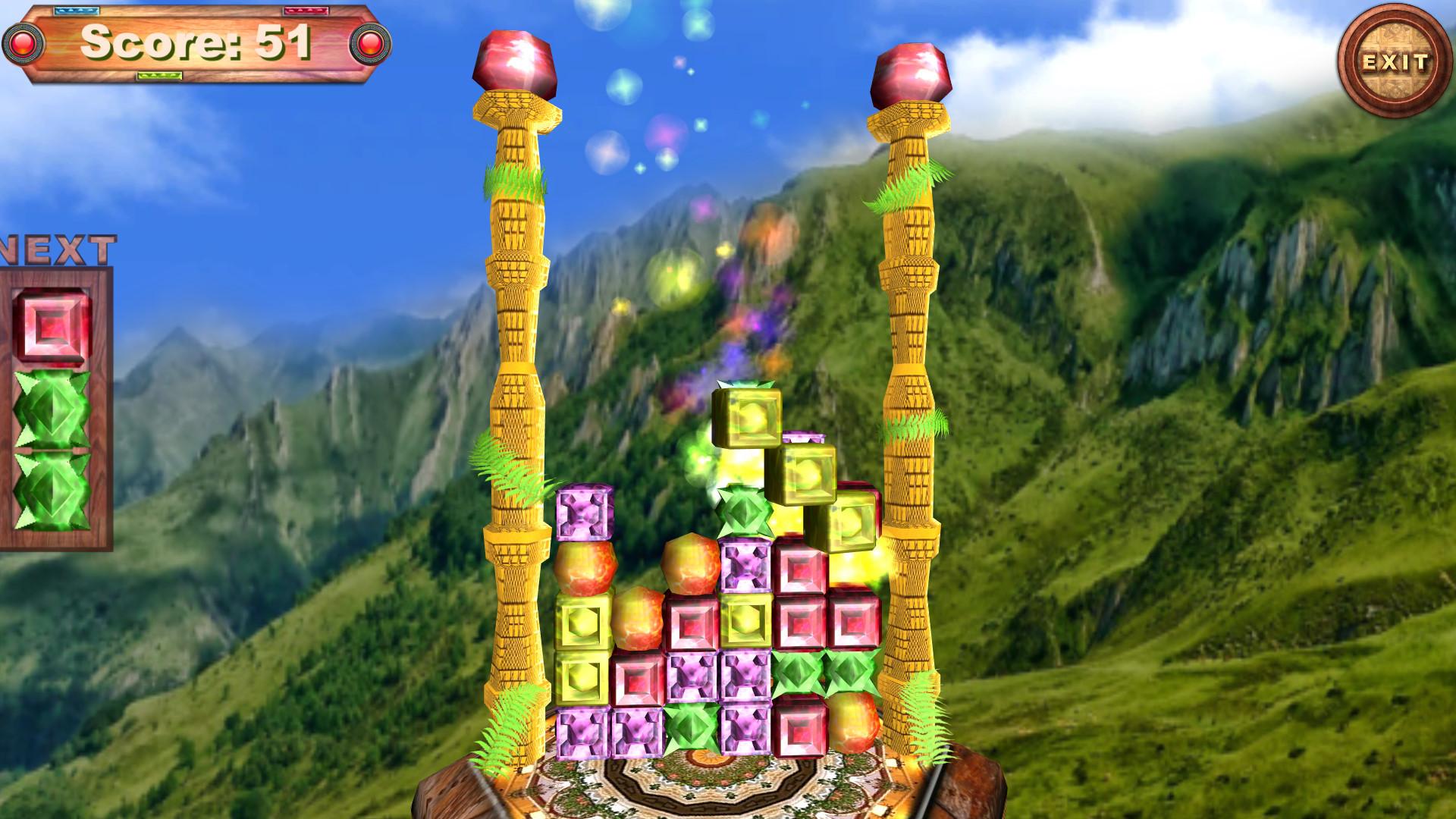1456x819 pixels.
Task: Click the green gem indicator below the score banner
Action: (x=159, y=76)
